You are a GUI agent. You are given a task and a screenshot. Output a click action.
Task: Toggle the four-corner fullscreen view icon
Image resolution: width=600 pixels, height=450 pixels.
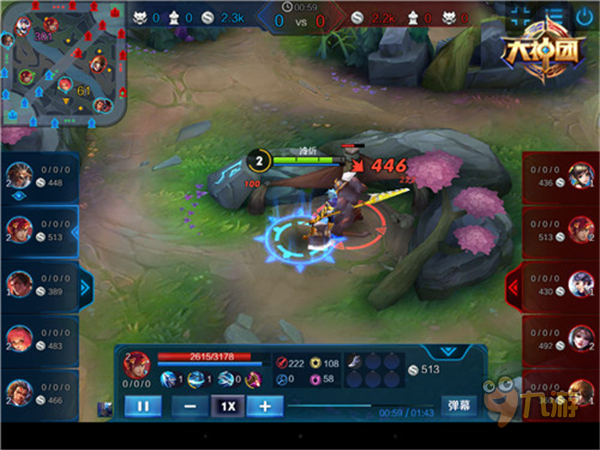coord(521,17)
